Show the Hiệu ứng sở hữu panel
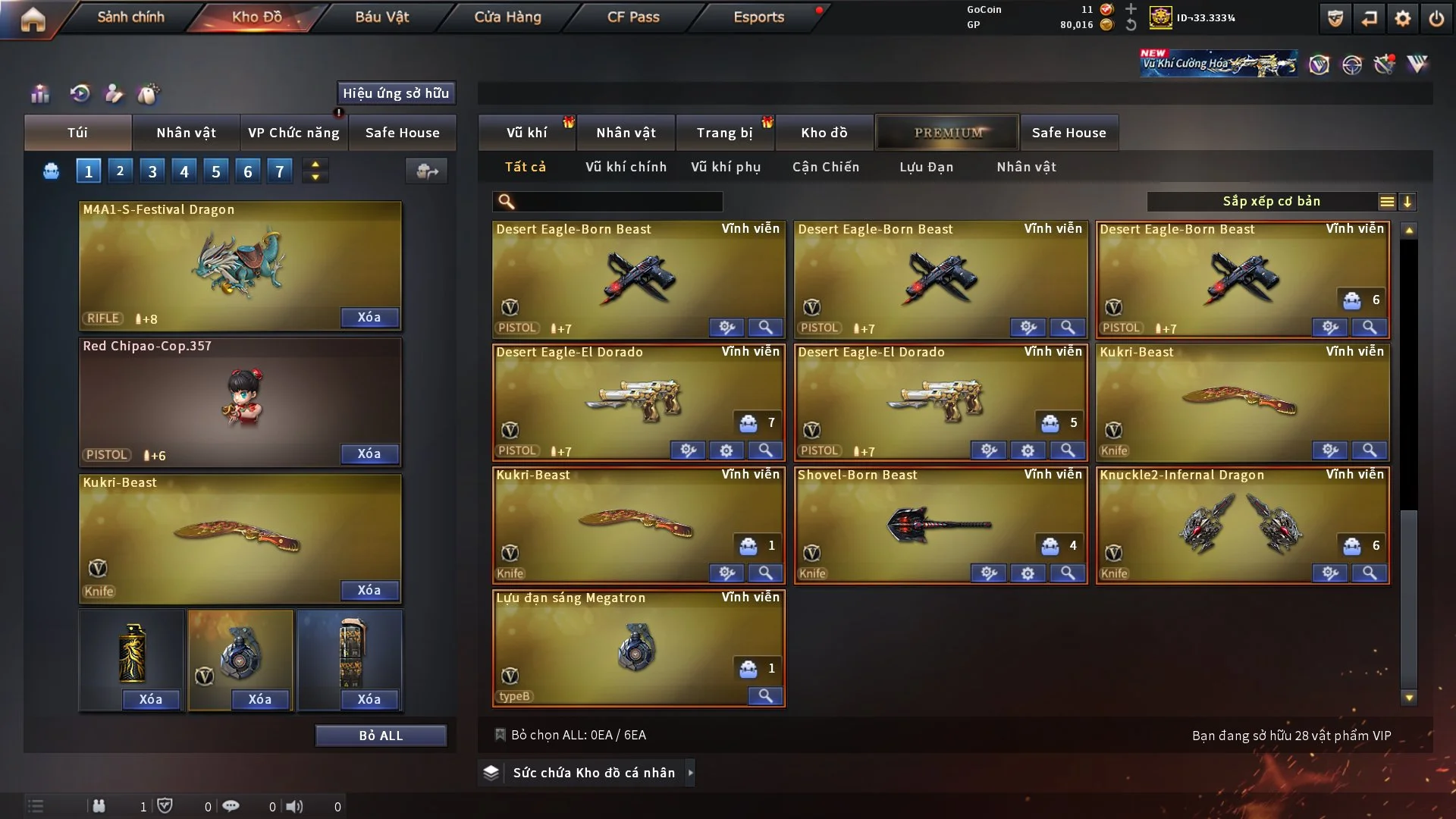The image size is (1456, 819). (x=396, y=93)
